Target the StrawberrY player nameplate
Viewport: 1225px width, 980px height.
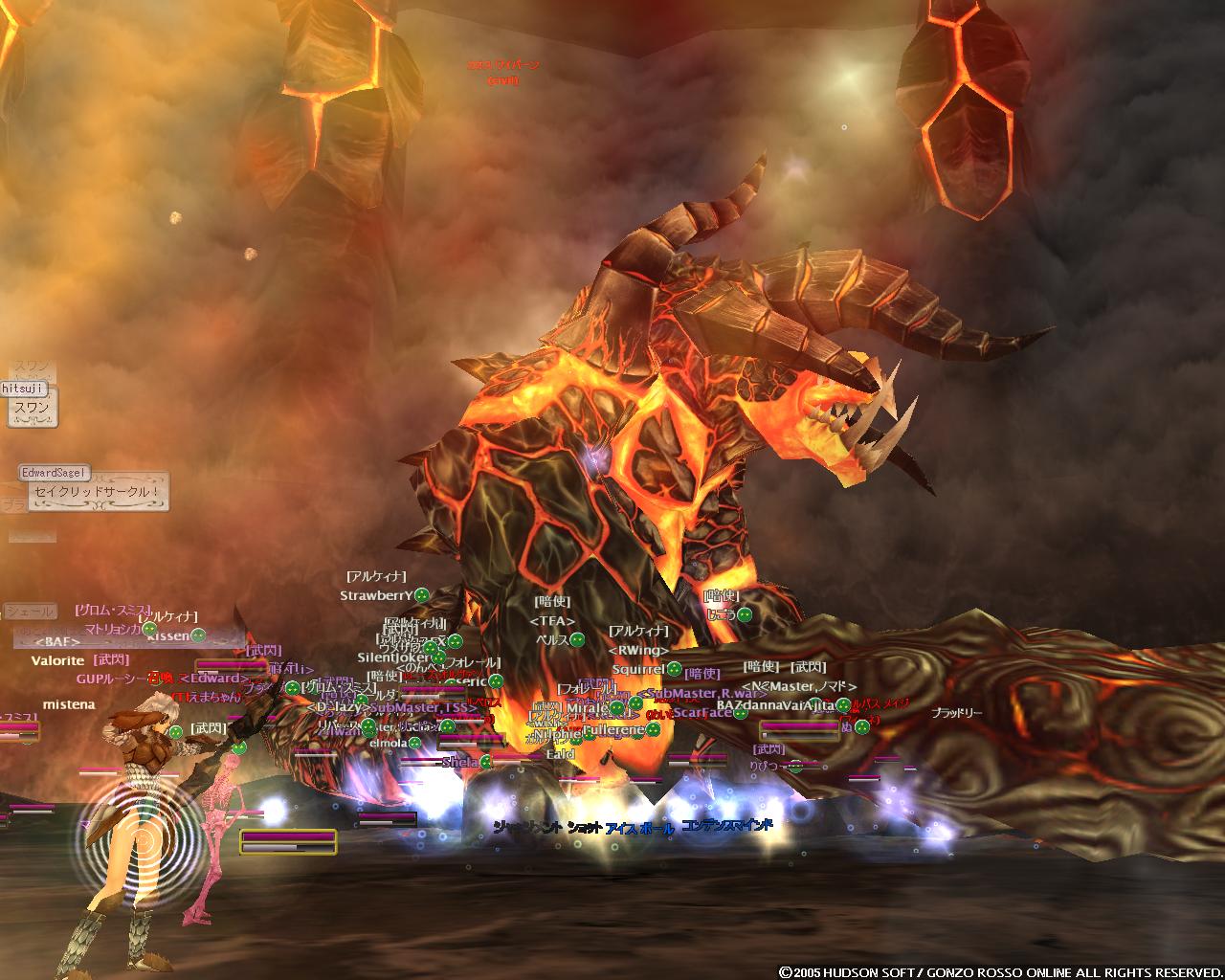[x=376, y=595]
